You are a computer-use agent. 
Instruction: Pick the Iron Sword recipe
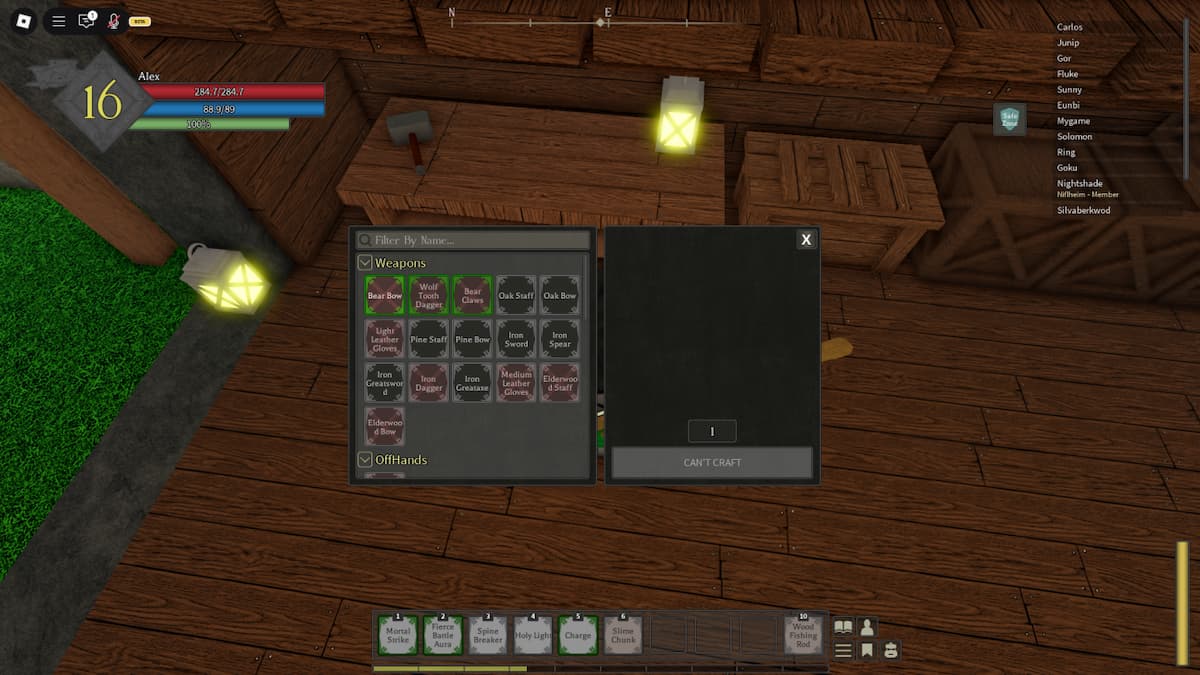516,339
